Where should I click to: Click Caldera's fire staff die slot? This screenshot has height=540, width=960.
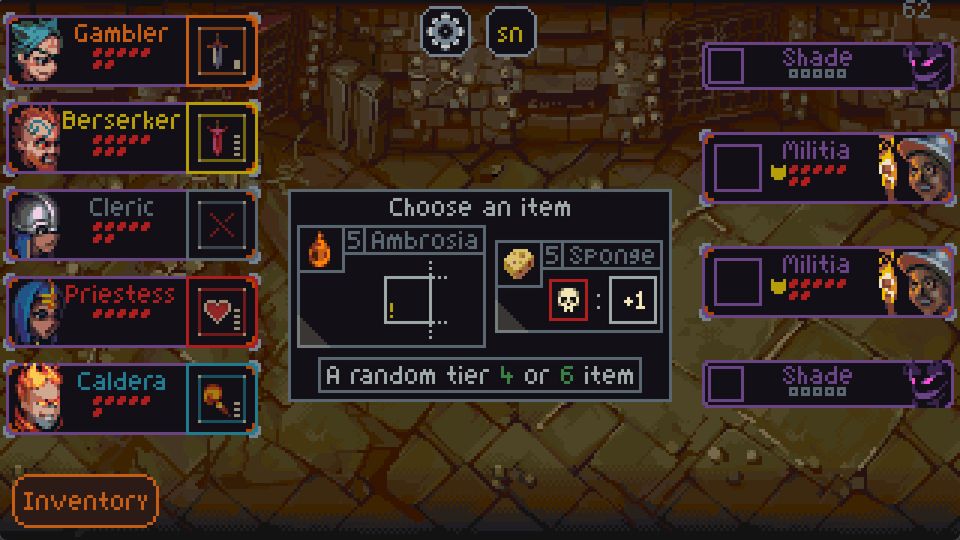[x=220, y=399]
